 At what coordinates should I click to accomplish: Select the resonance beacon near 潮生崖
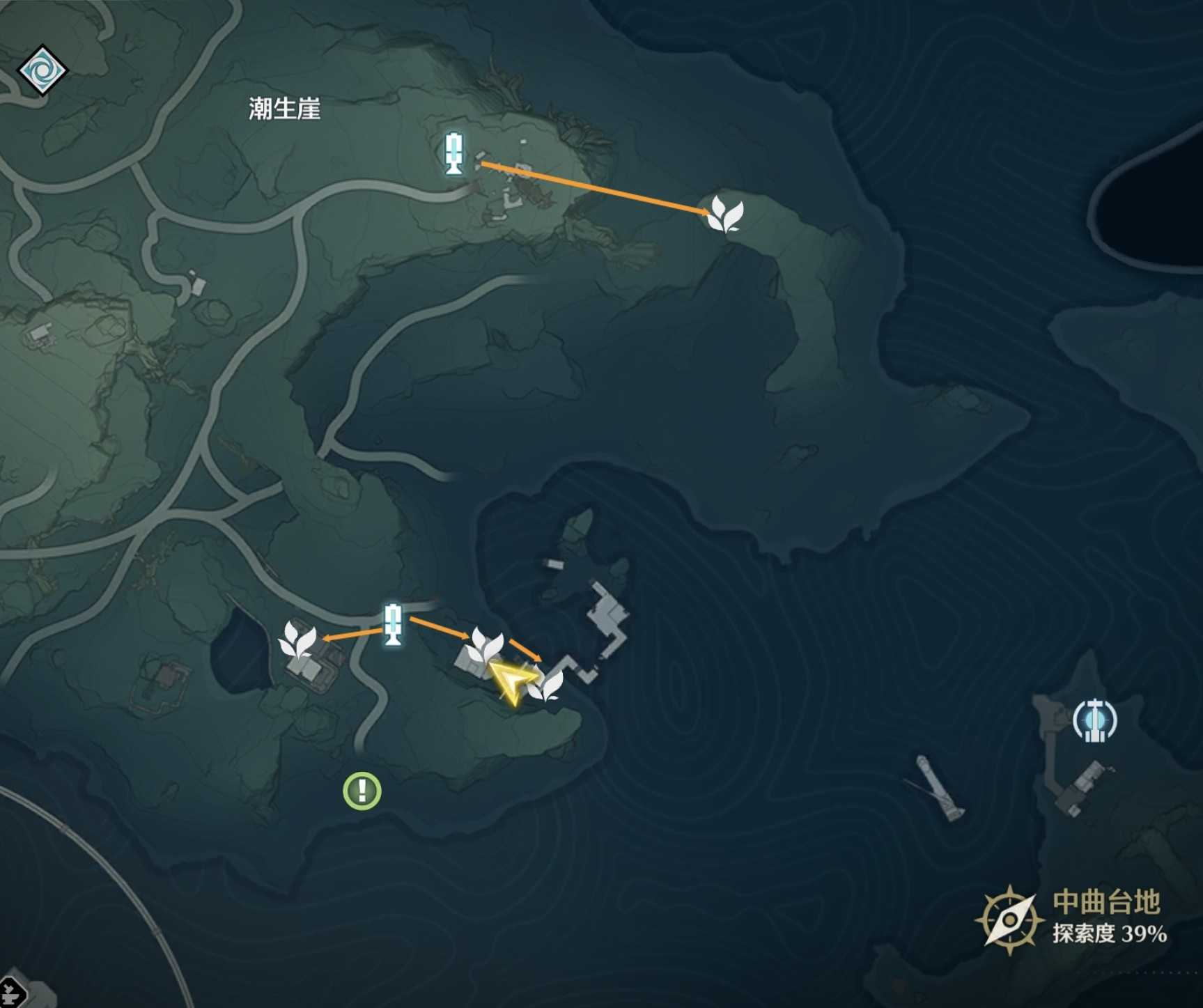tap(454, 153)
